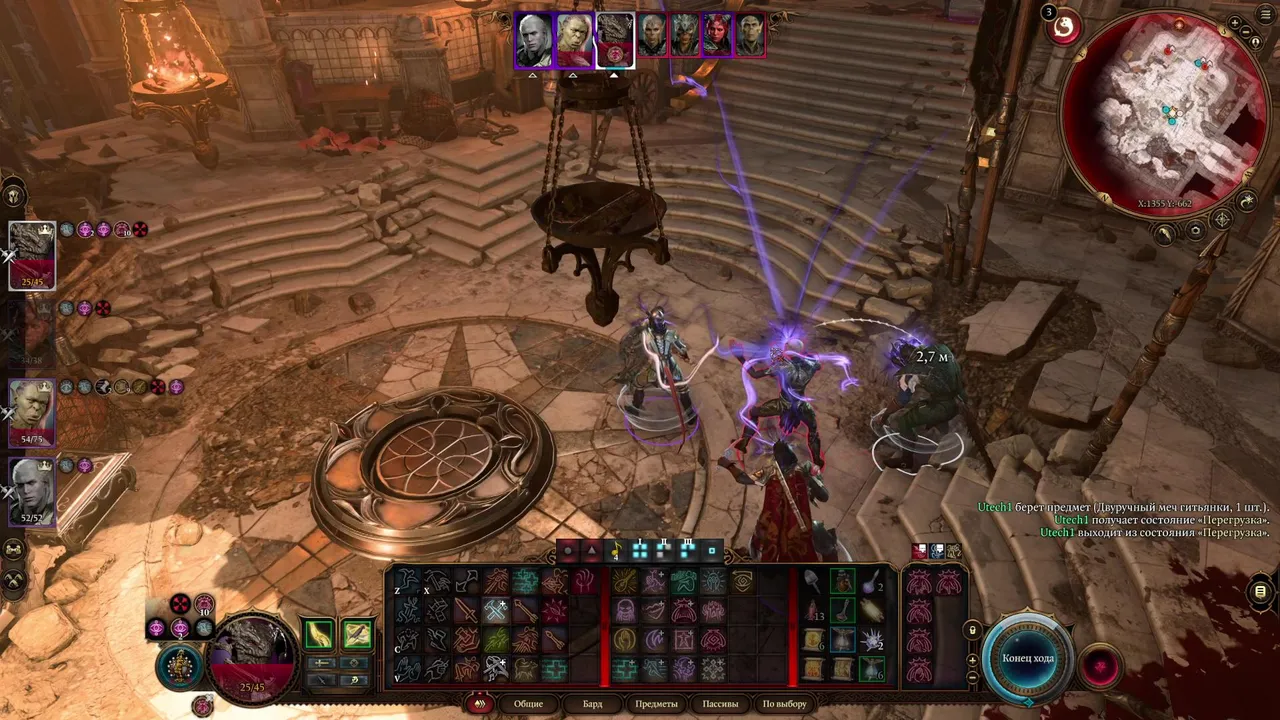This screenshot has height=720, width=1280.
Task: Switch to the Общие hotbar tab
Action: 528,704
